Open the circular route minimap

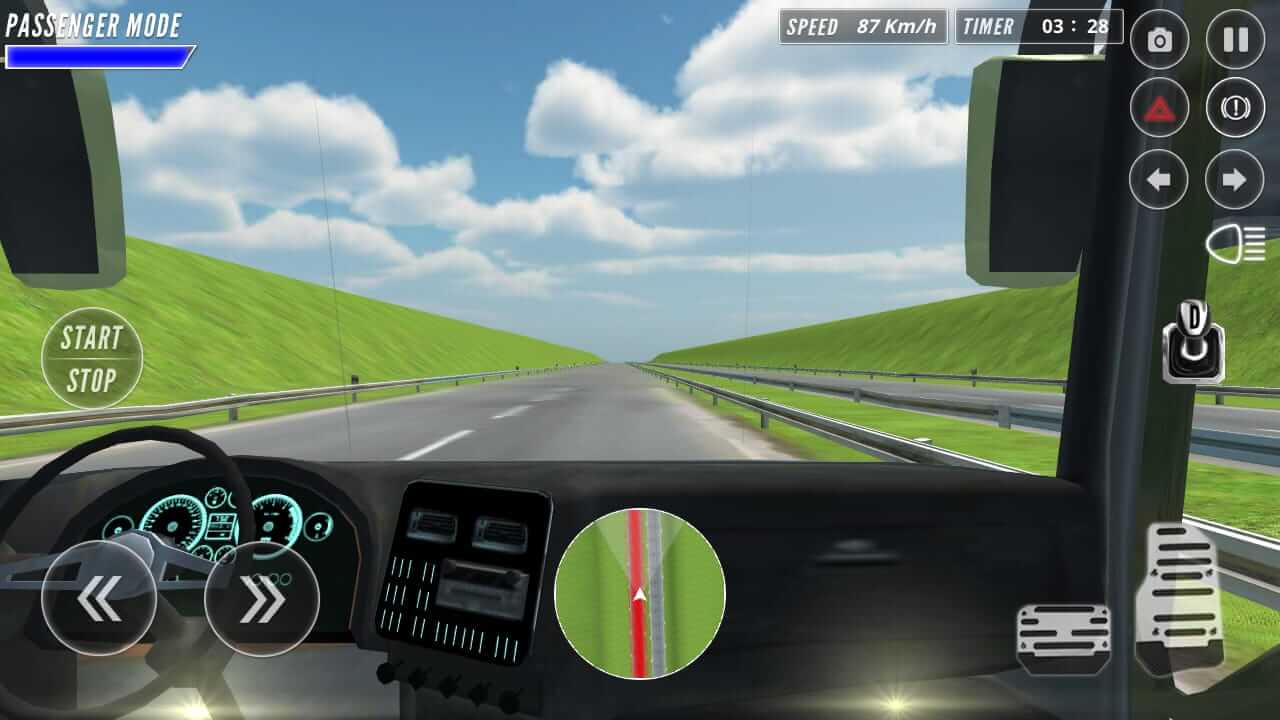(x=640, y=594)
